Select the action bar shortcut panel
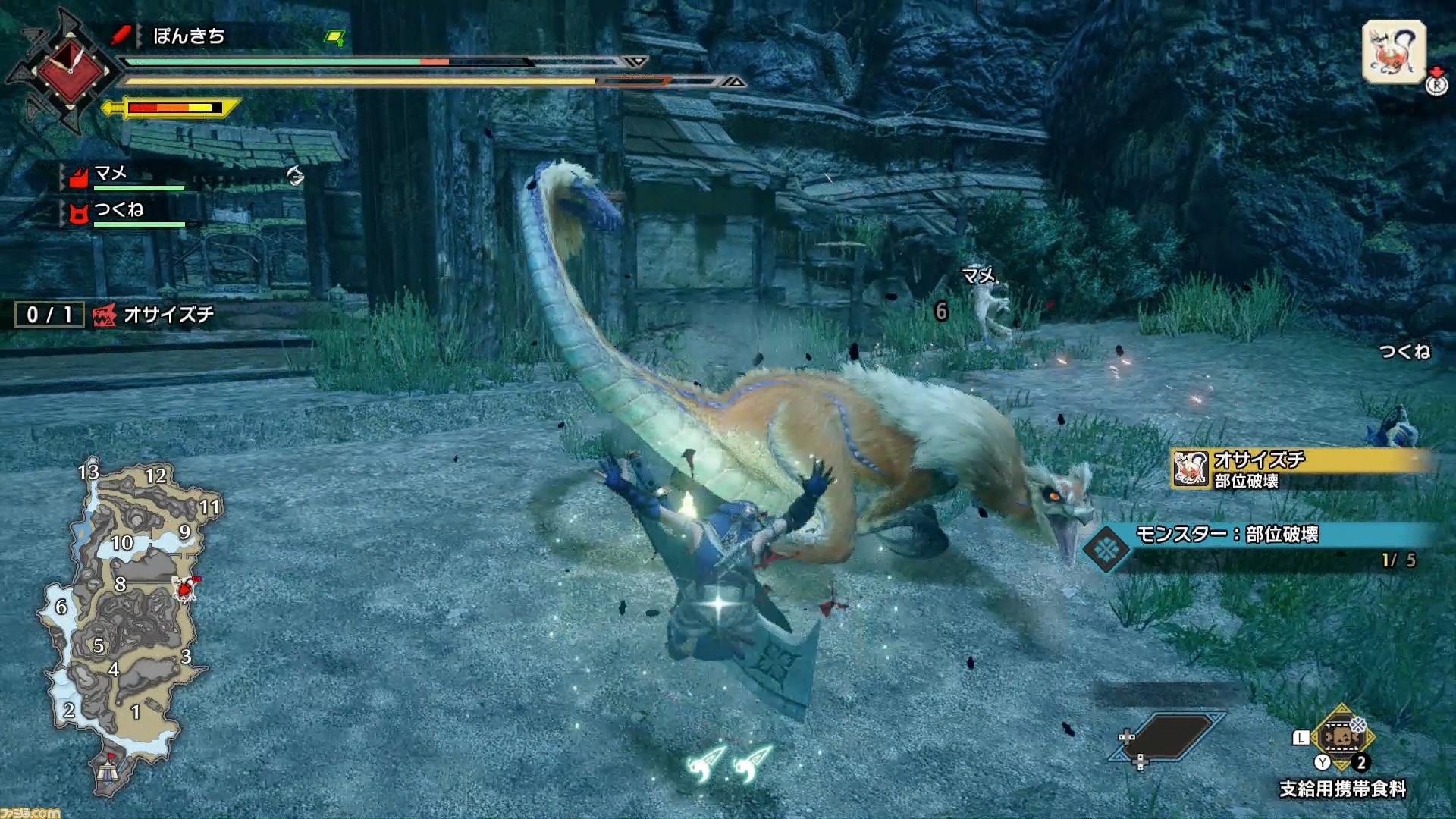Screen dimensions: 1456x819 pos(1168,737)
